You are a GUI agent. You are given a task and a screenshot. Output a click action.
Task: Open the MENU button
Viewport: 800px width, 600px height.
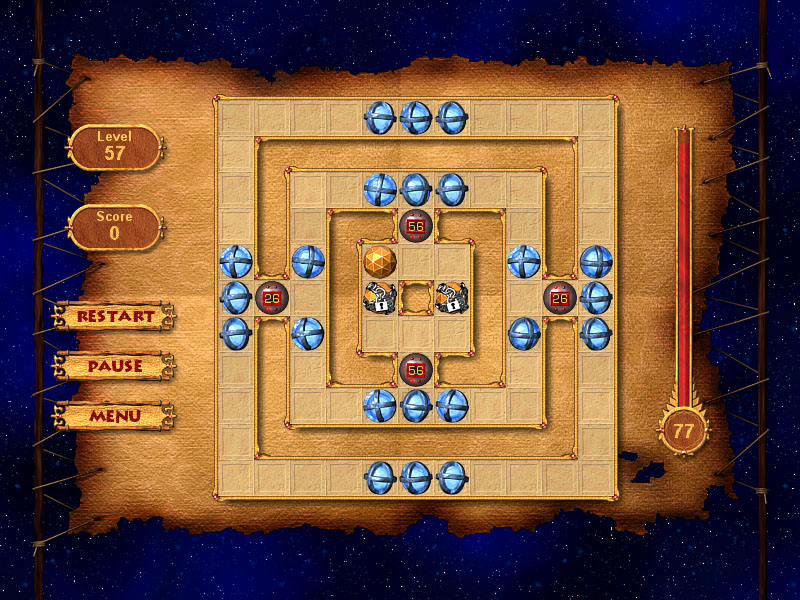[115, 415]
